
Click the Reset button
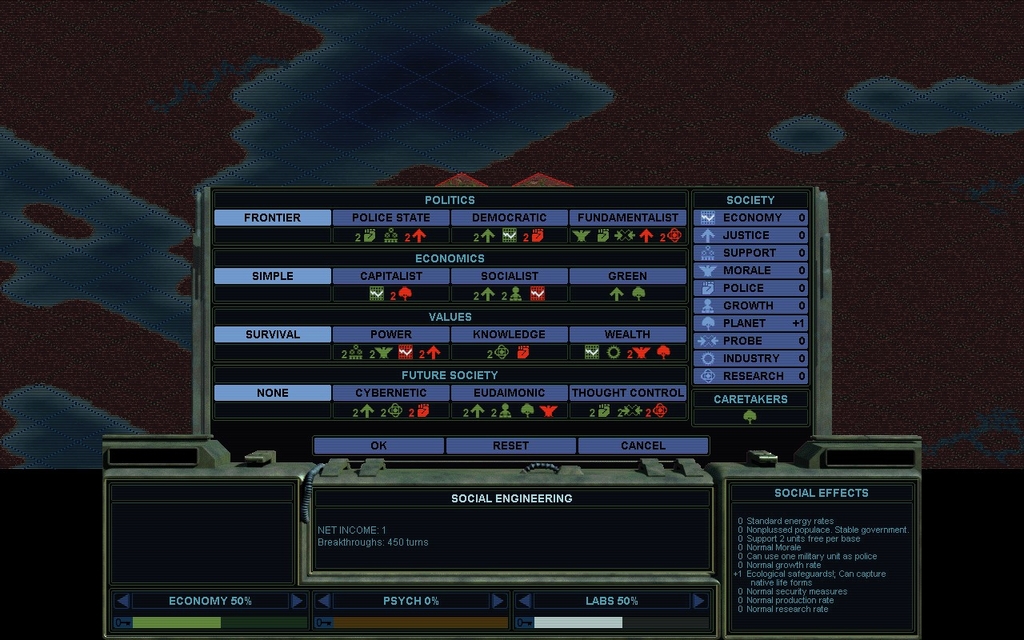(510, 445)
